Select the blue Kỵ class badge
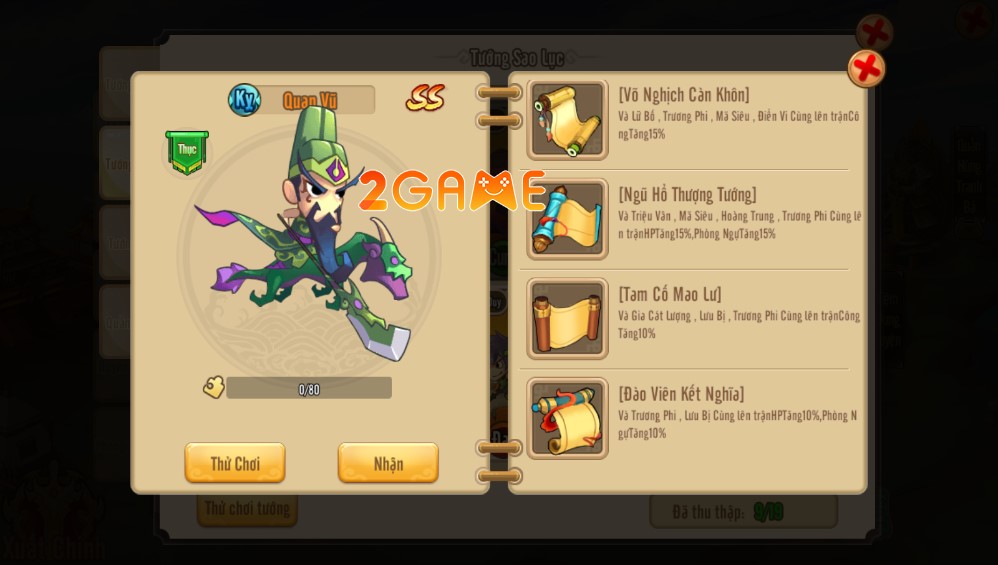 point(244,99)
